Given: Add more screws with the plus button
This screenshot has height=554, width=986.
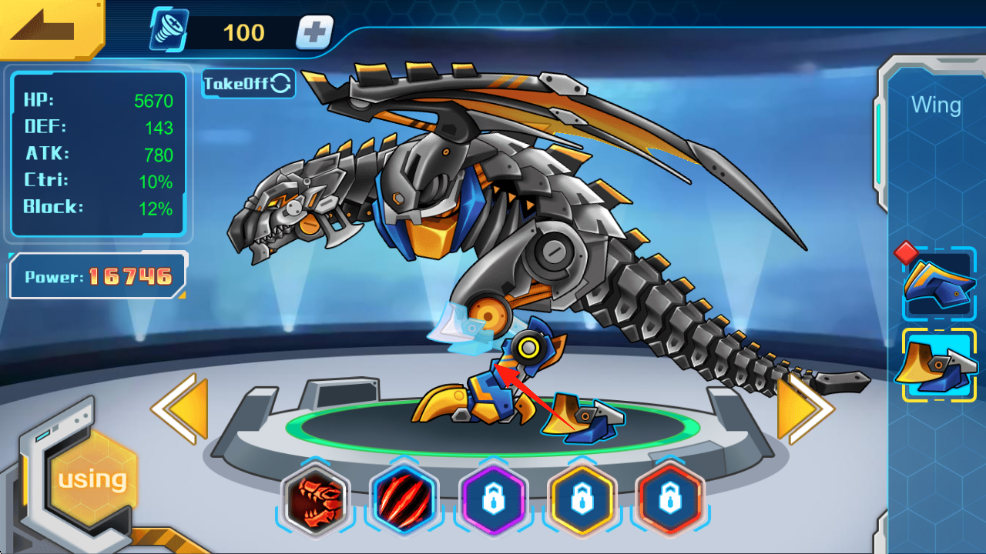Looking at the screenshot, I should click(314, 32).
